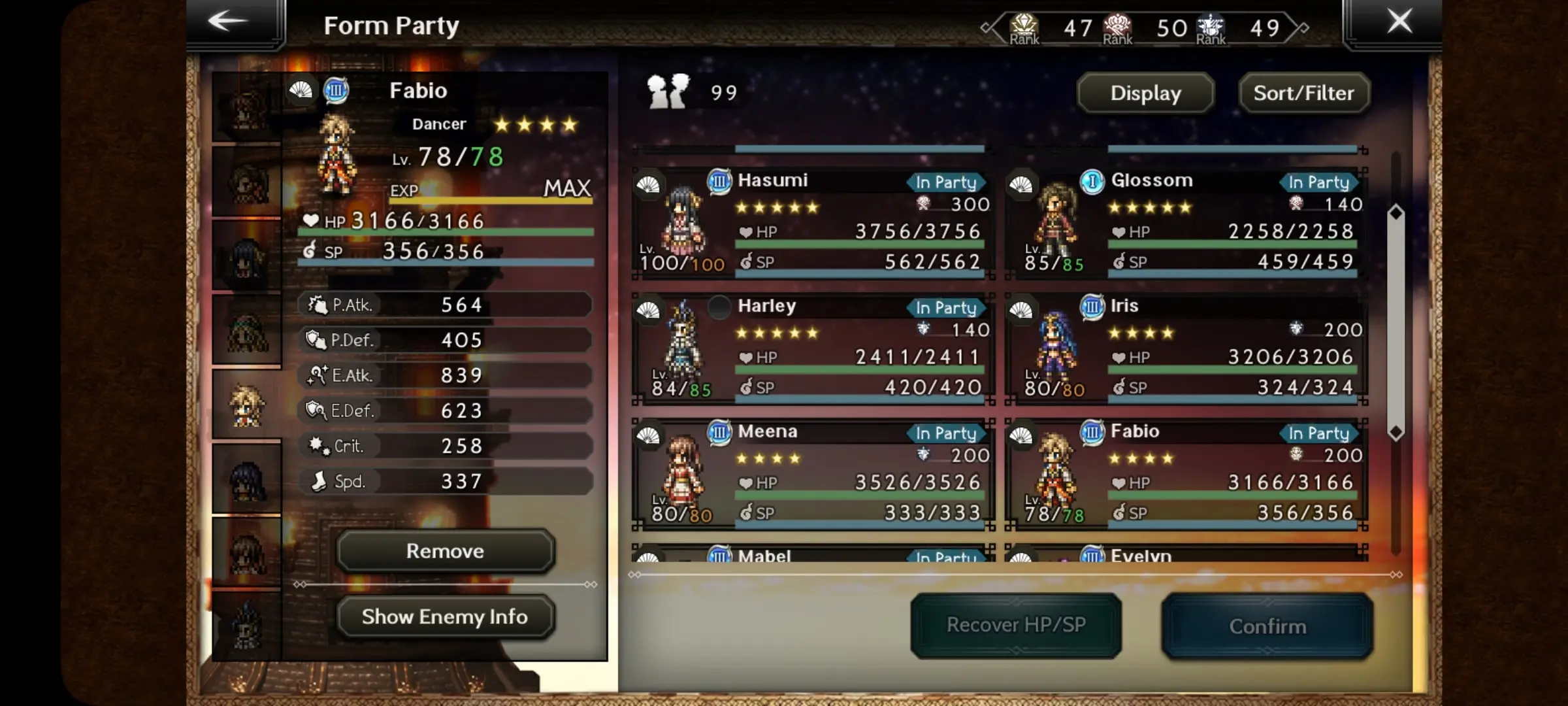Choose Harley's character card
1568x706 pixels.
[x=813, y=348]
